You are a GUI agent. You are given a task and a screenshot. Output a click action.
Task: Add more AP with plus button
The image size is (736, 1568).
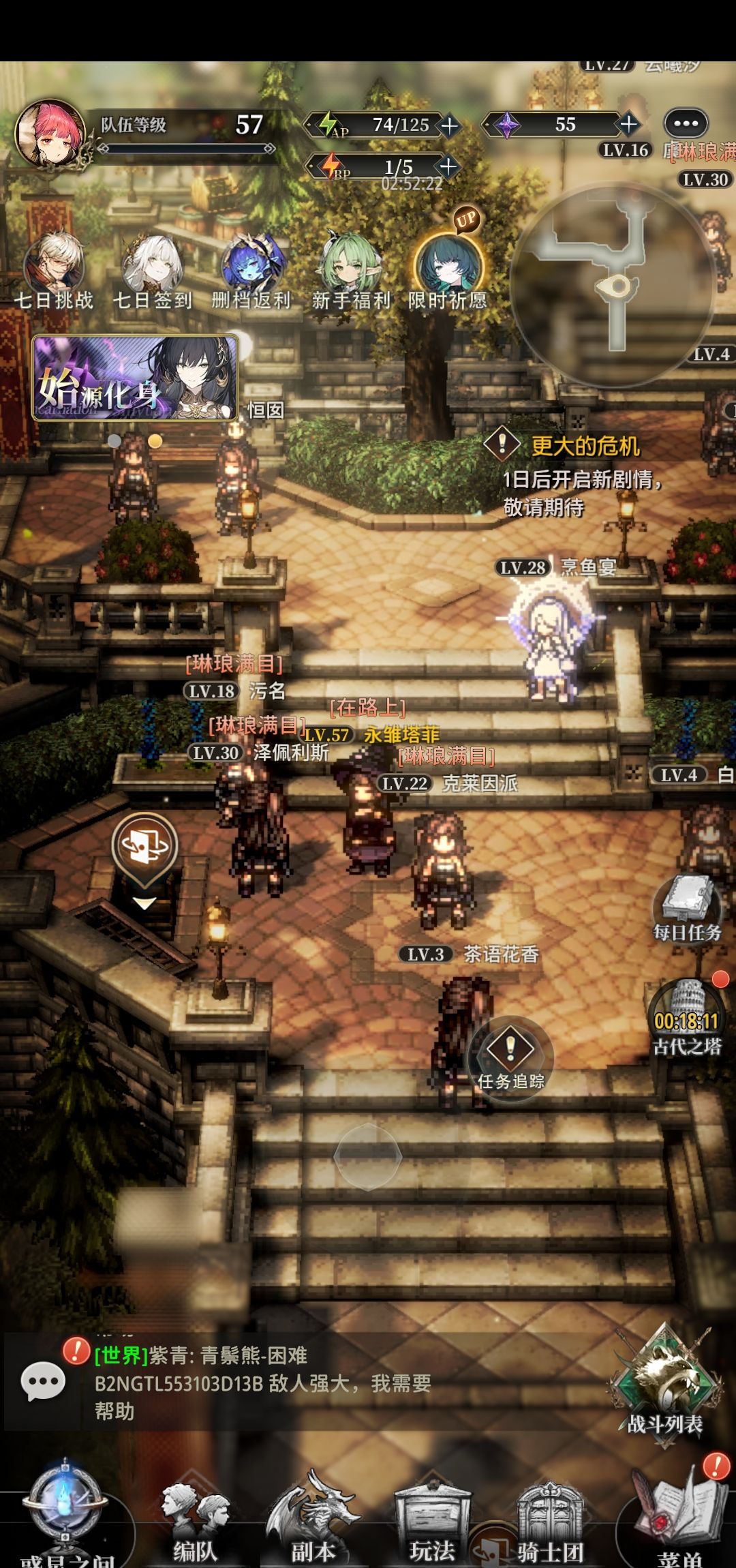point(450,125)
